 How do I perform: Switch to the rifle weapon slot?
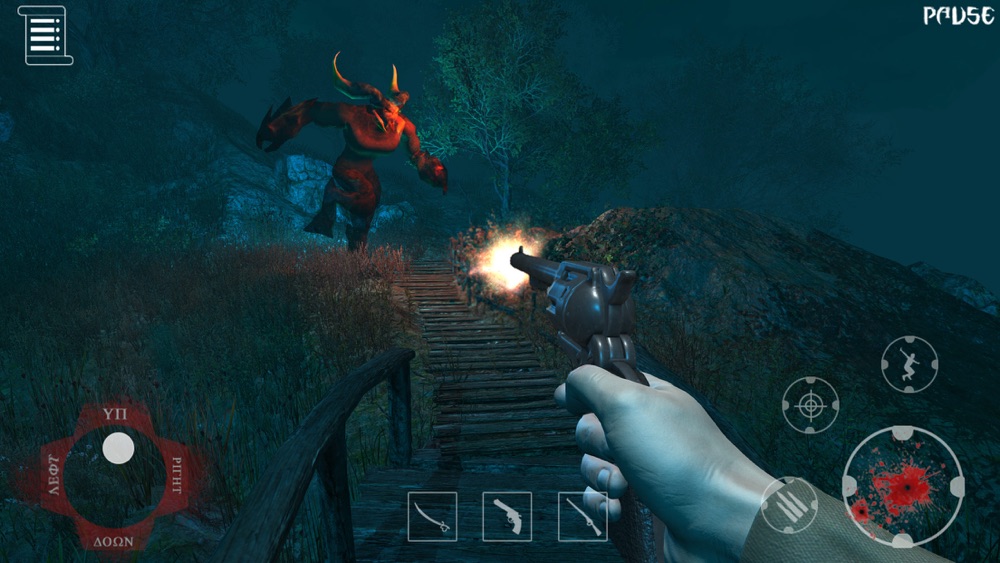[x=582, y=516]
